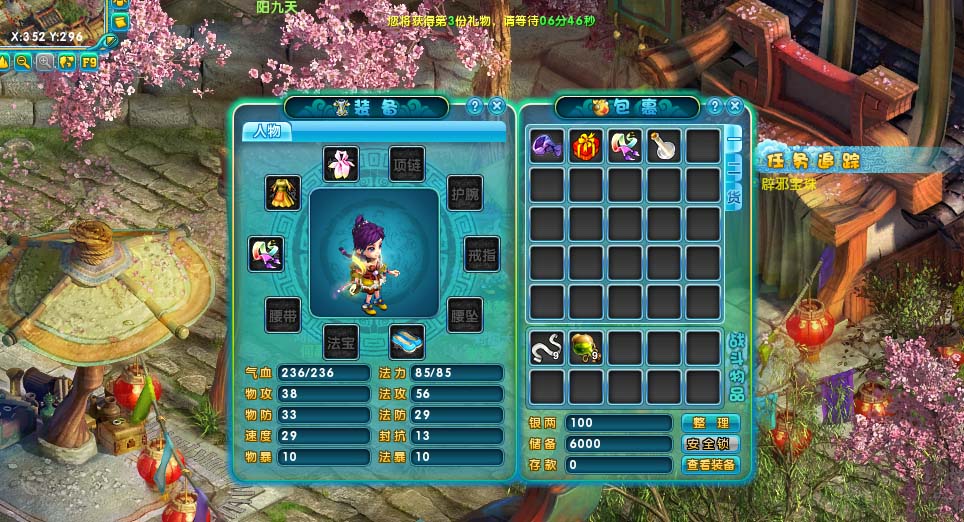
Task: Open help for the bag window
Action: pyautogui.click(x=714, y=106)
